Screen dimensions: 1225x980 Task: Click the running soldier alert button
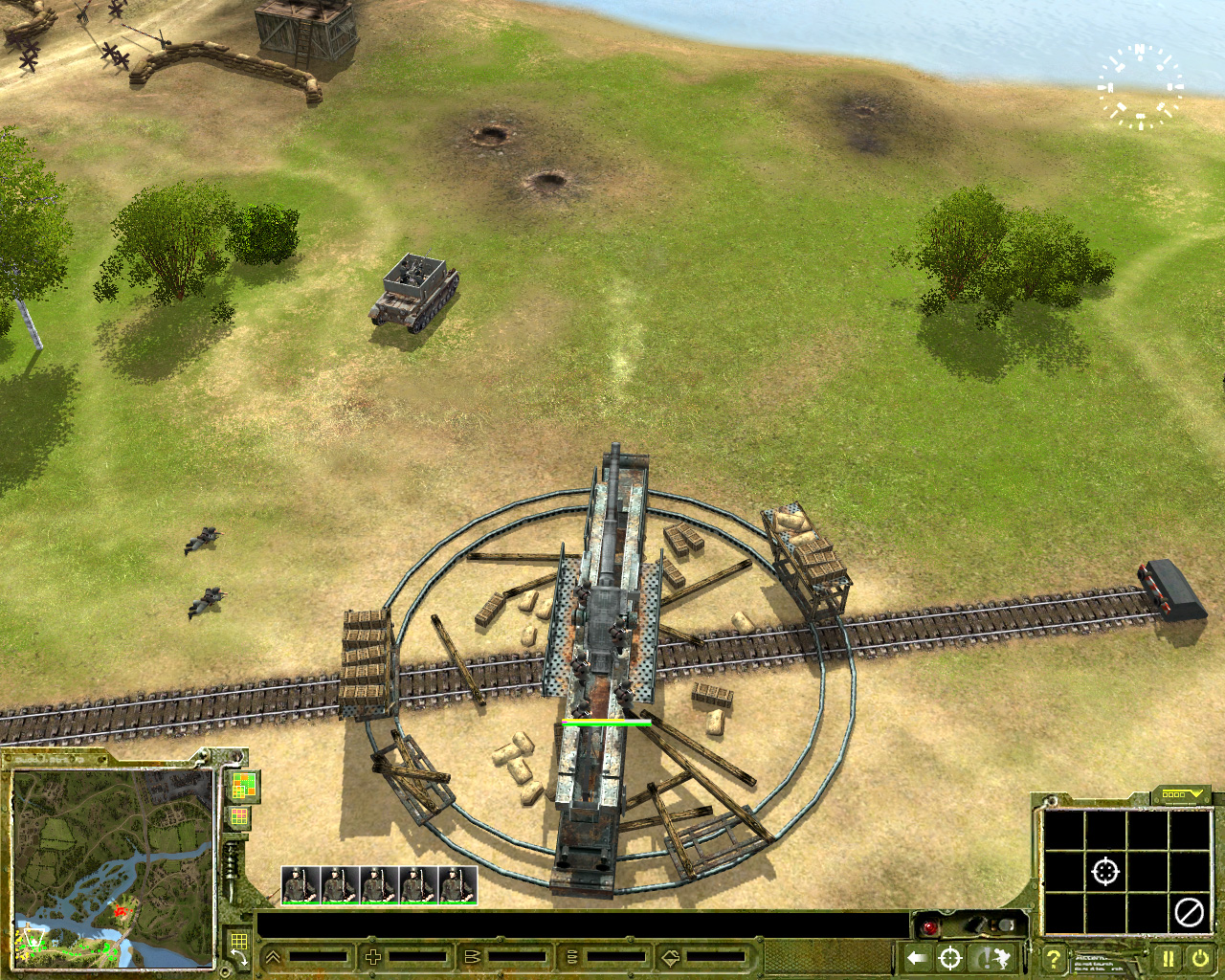[991, 958]
